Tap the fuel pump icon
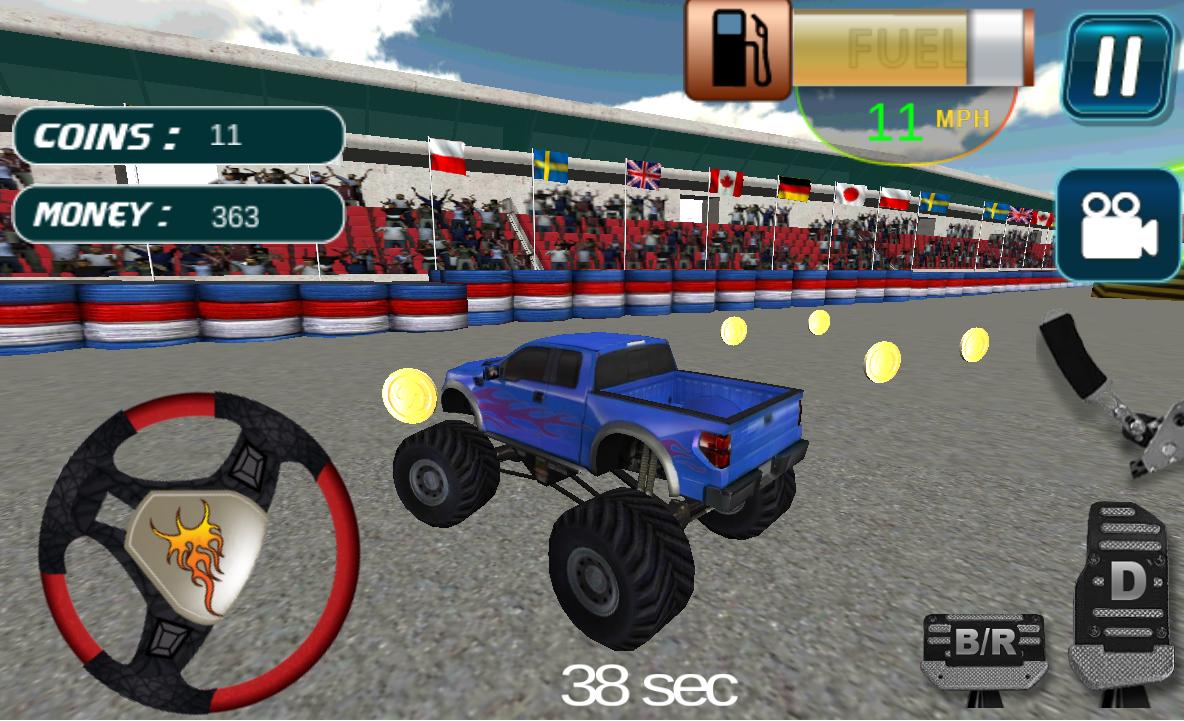 tap(738, 50)
